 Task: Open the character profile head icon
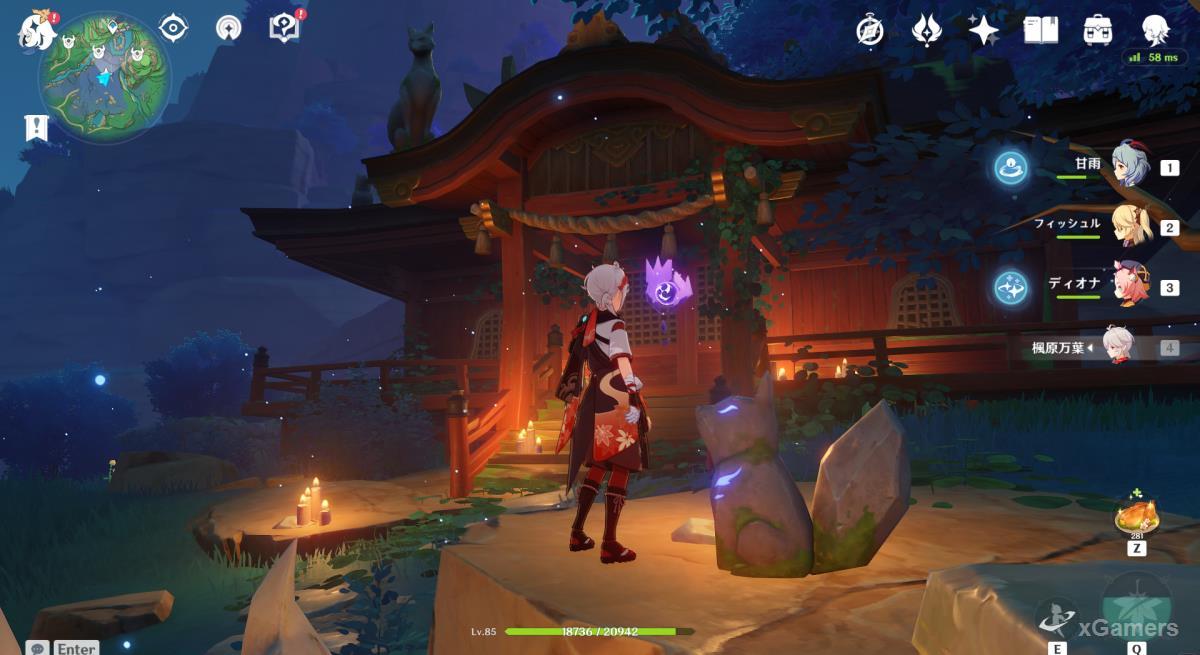tap(1156, 30)
